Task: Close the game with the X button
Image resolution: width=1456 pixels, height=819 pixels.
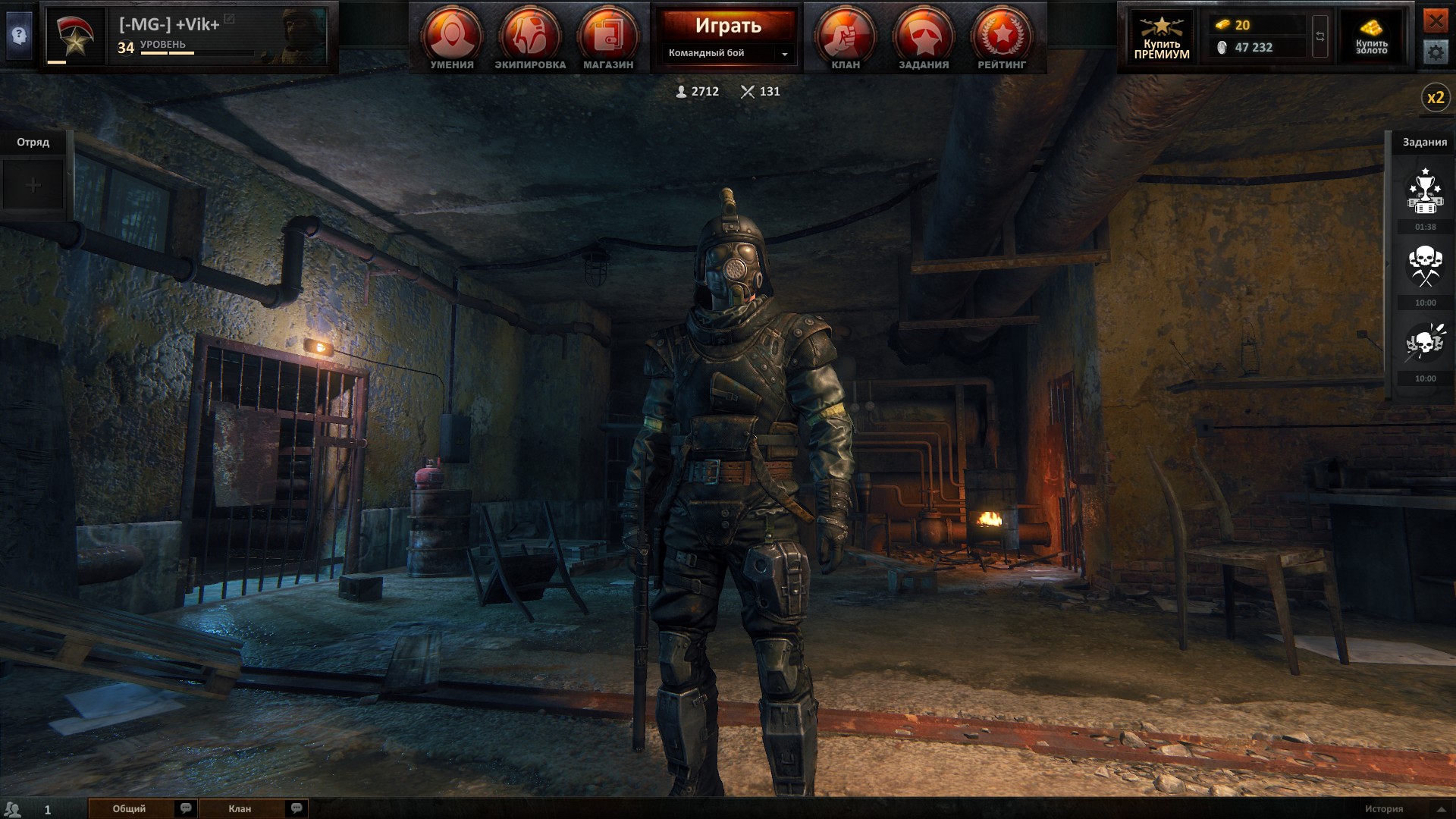Action: 1435,20
